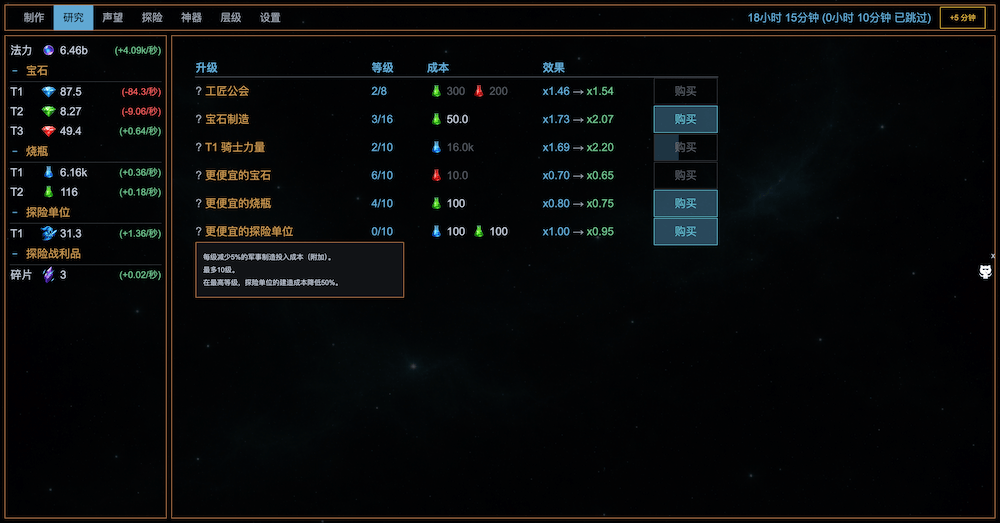Click the greyed-out 购买 button for 工匠公会
Viewport: 1000px width, 523px height.
pyautogui.click(x=685, y=91)
